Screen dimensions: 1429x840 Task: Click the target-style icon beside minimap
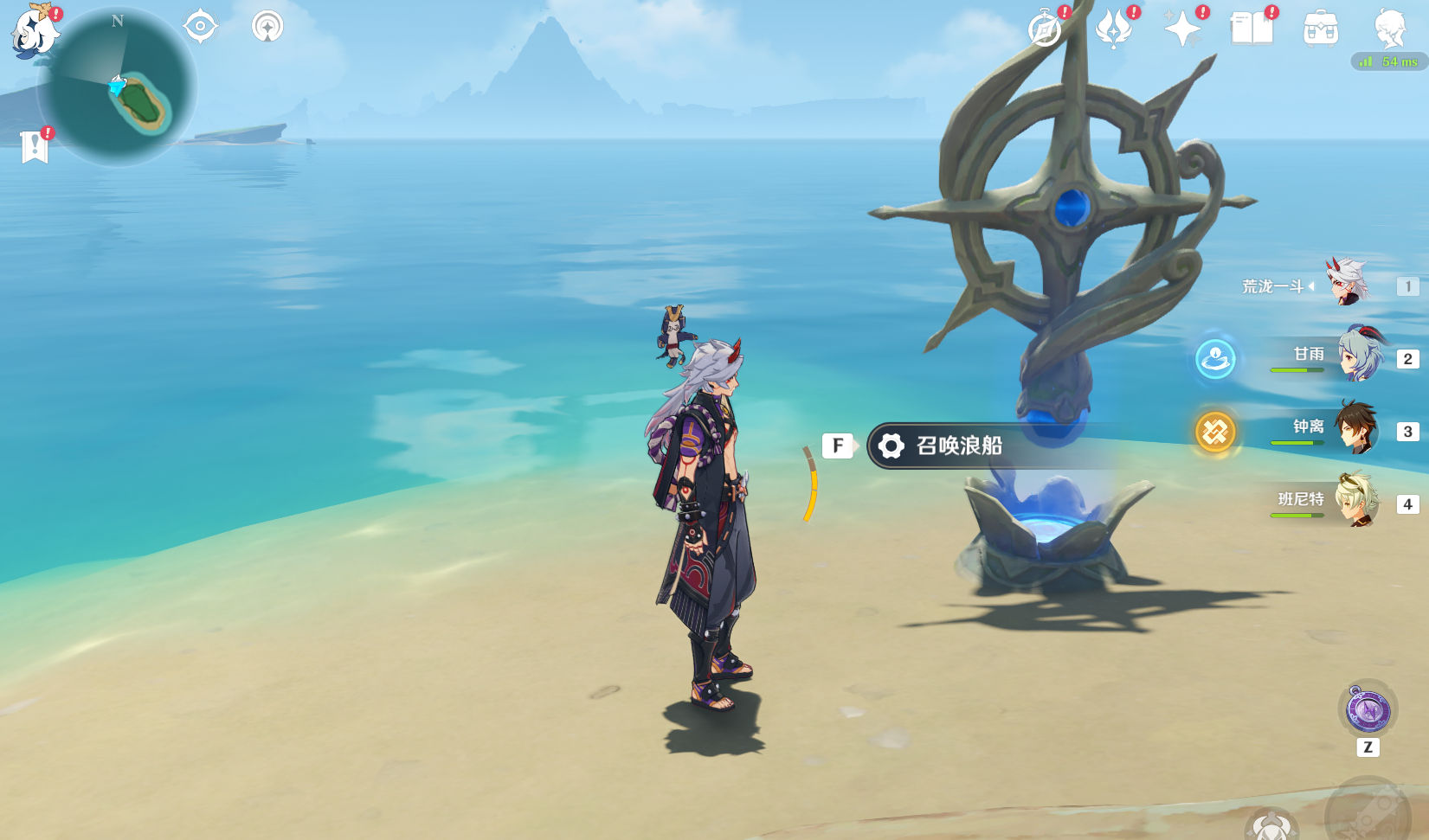[200, 26]
